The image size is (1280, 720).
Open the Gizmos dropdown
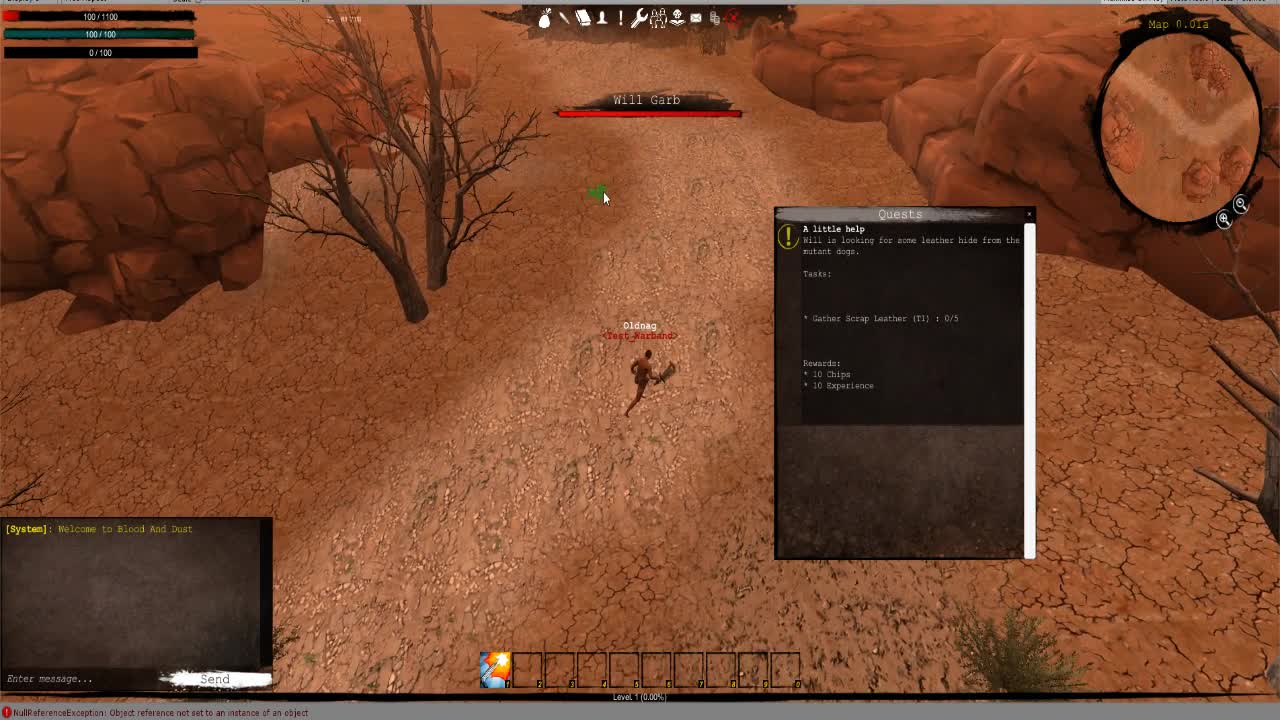pos(1258,3)
